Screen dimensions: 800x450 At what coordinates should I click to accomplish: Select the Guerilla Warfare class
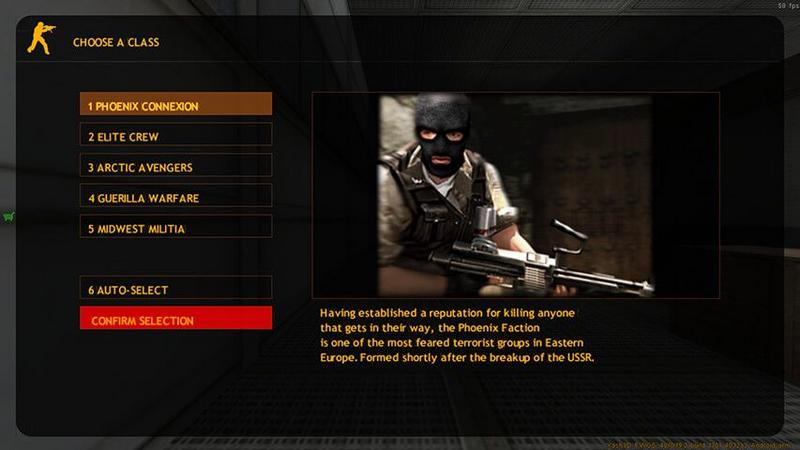176,197
